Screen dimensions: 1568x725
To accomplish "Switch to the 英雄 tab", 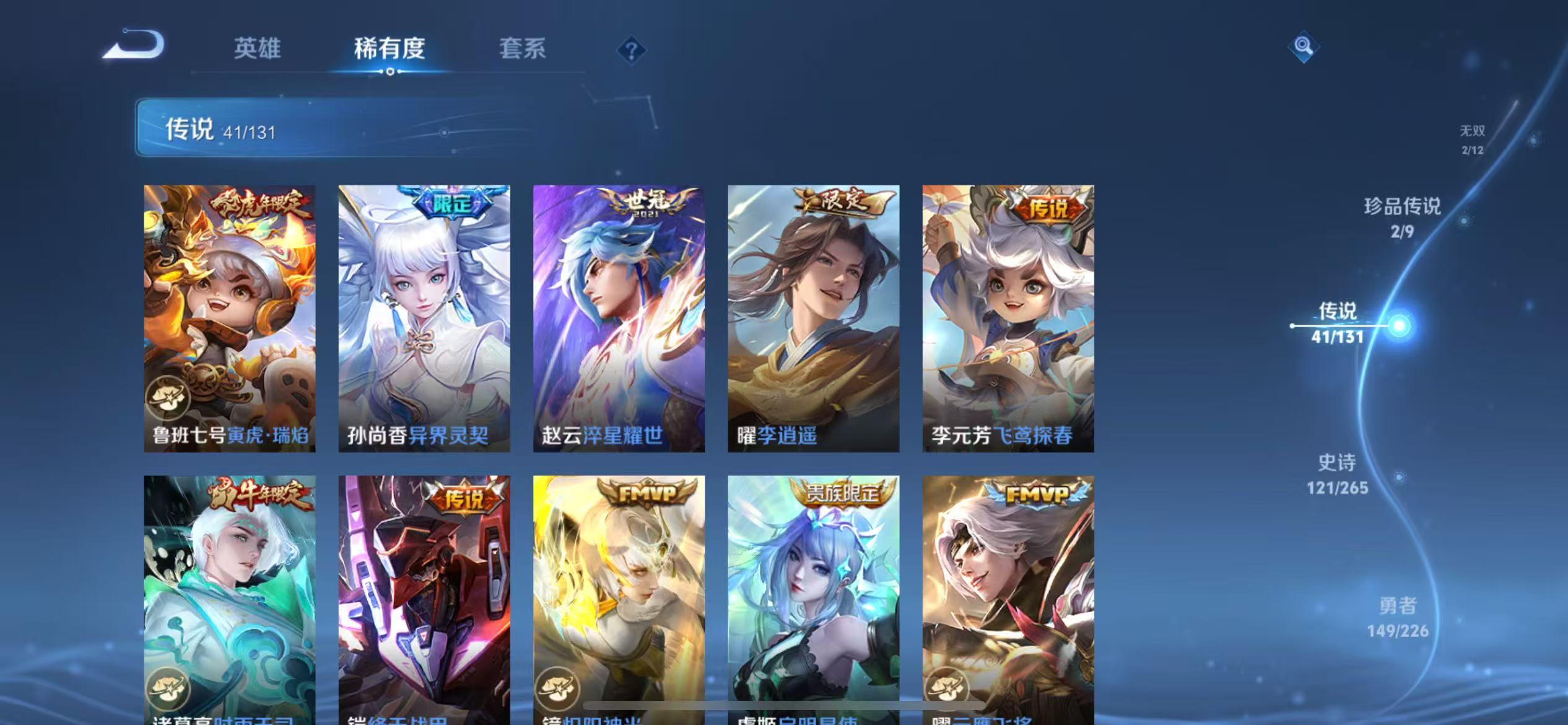I will [x=258, y=49].
